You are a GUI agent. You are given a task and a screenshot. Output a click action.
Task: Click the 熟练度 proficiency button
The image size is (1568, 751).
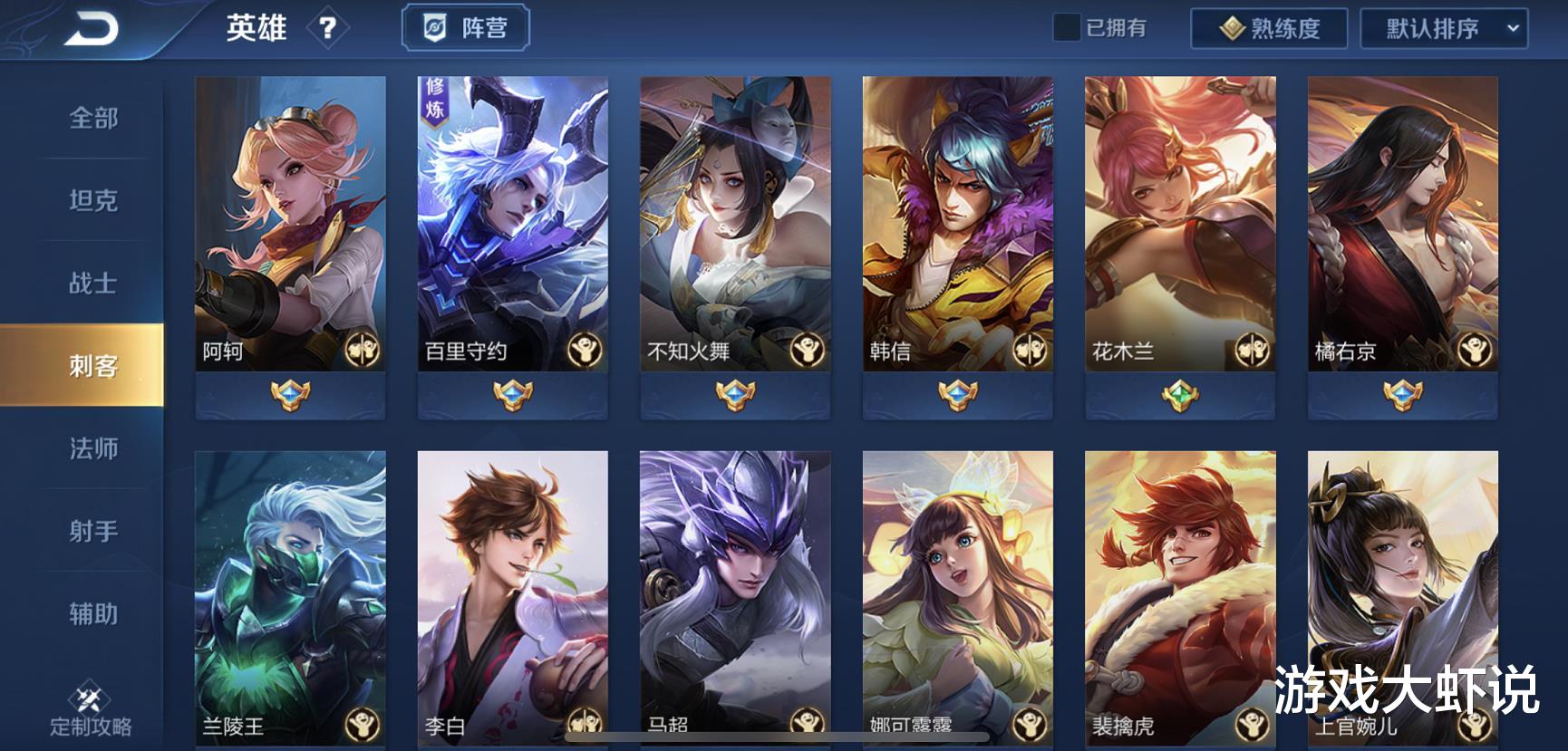pos(1269,28)
